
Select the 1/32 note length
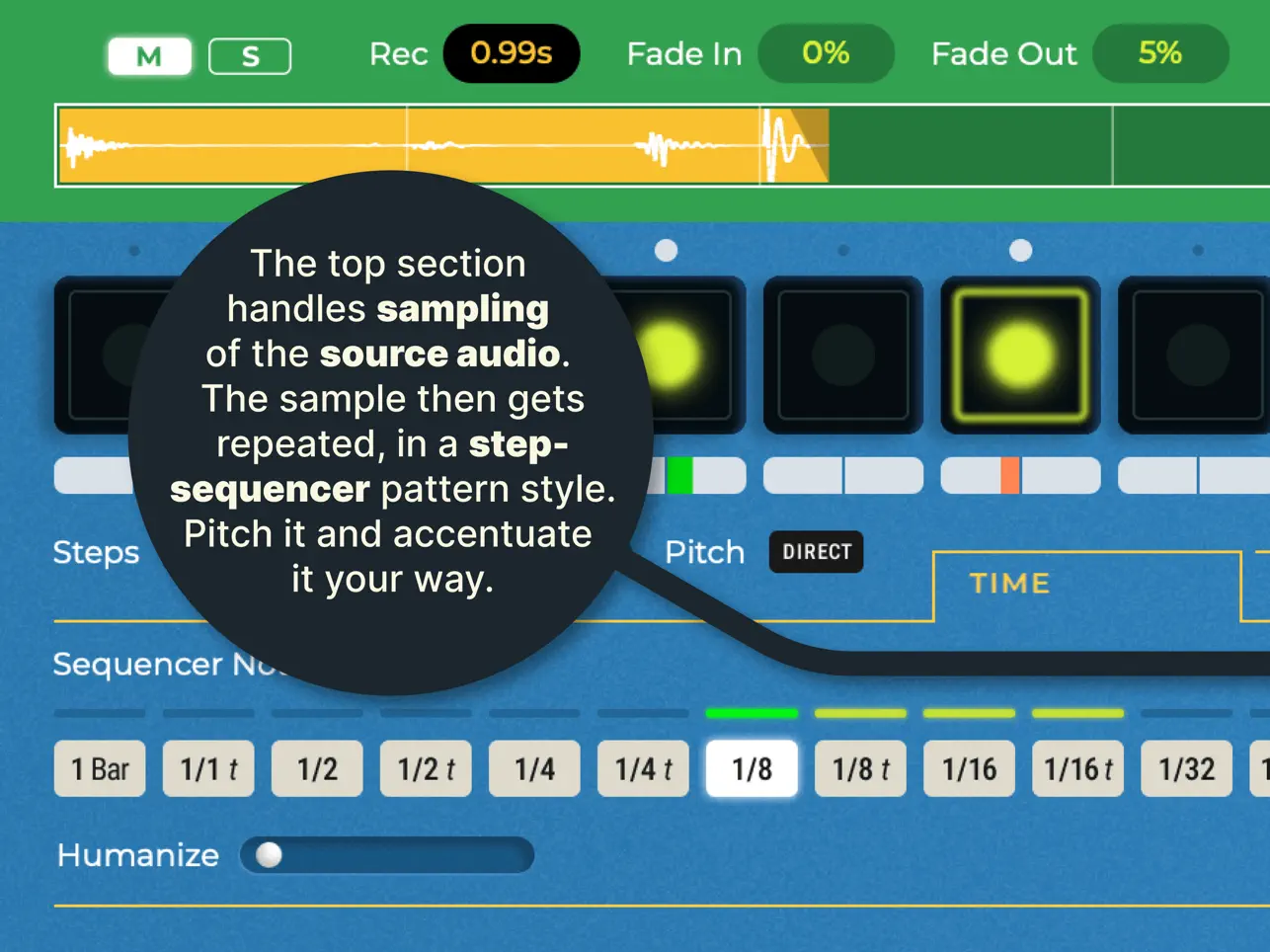tap(1186, 768)
